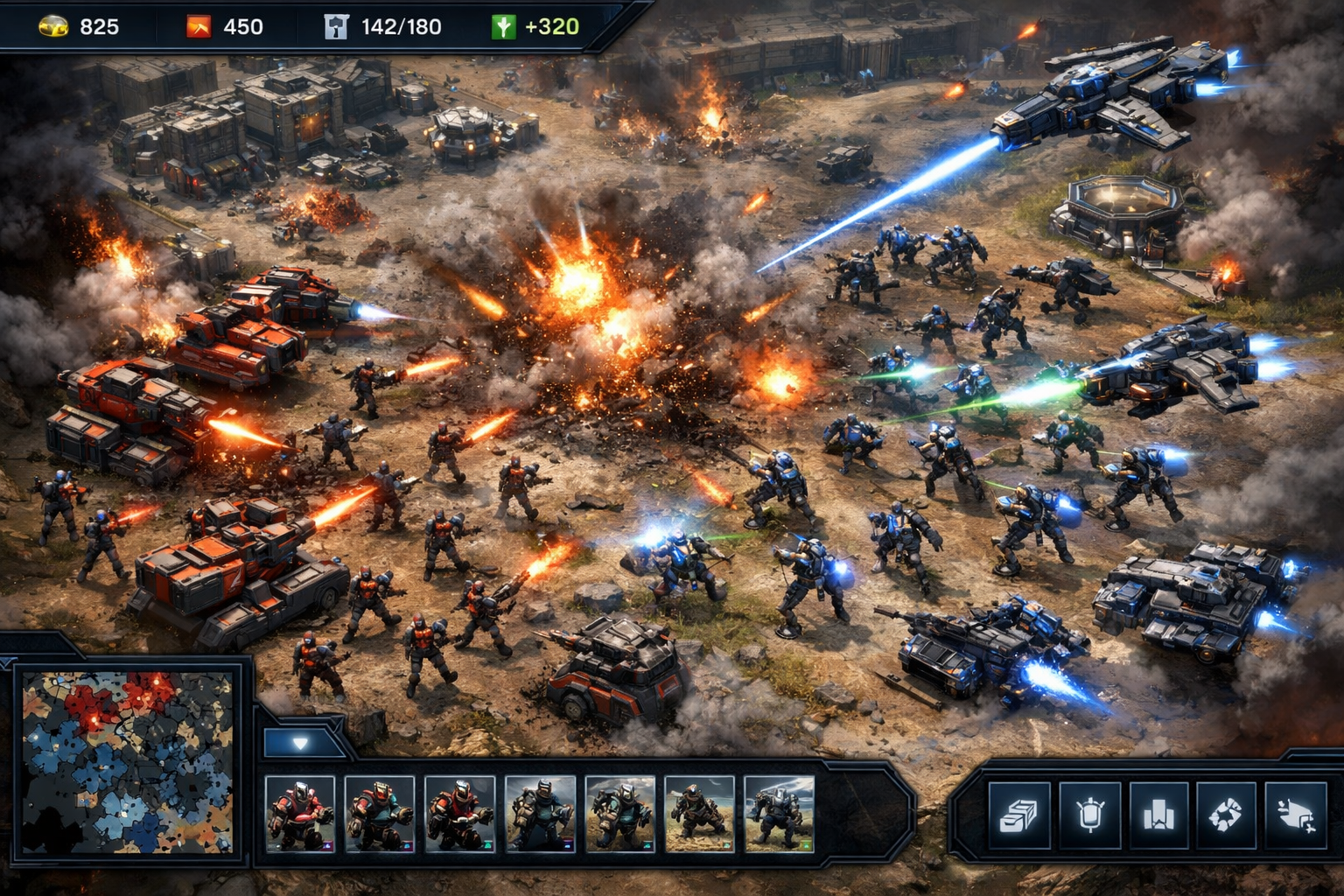Choose the small soldier portrait on sandy ground
The width and height of the screenshot is (1344, 896).
tap(699, 814)
